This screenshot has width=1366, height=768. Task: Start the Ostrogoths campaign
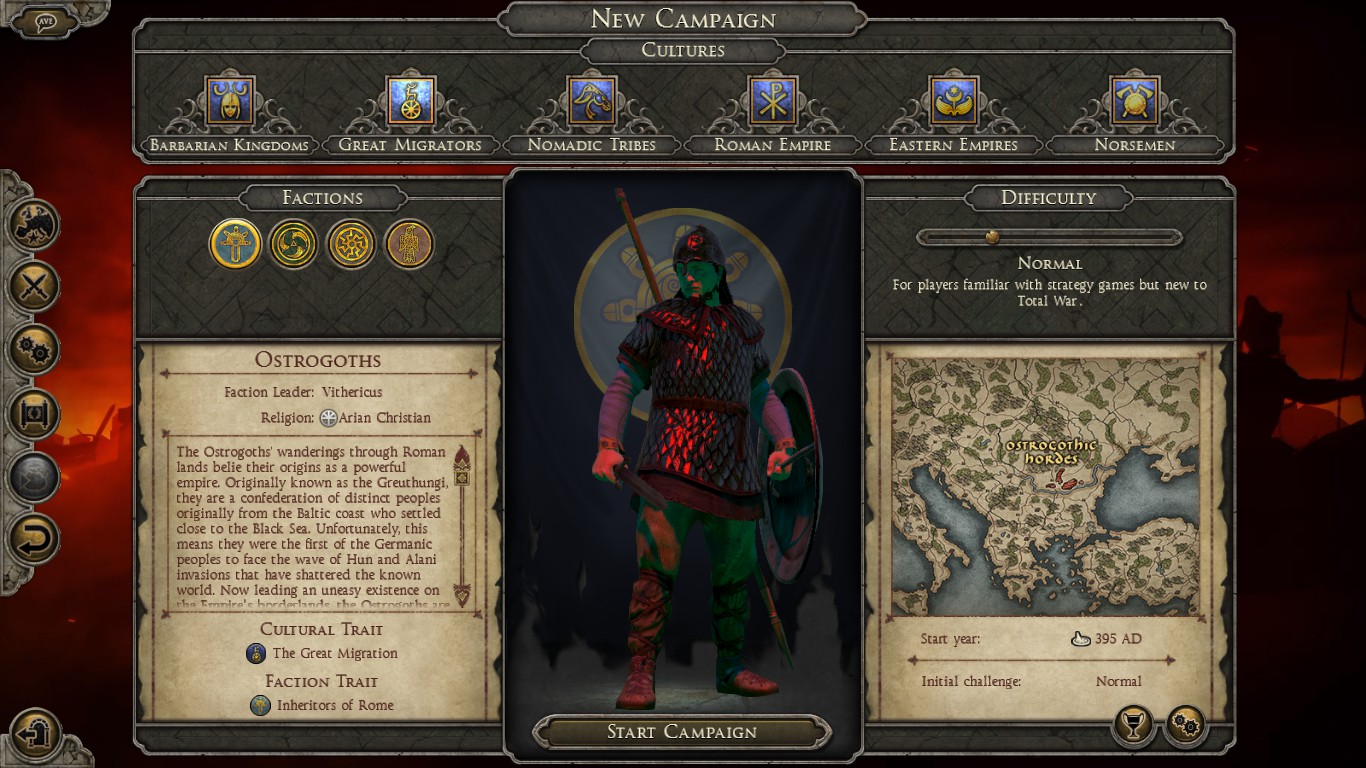682,732
